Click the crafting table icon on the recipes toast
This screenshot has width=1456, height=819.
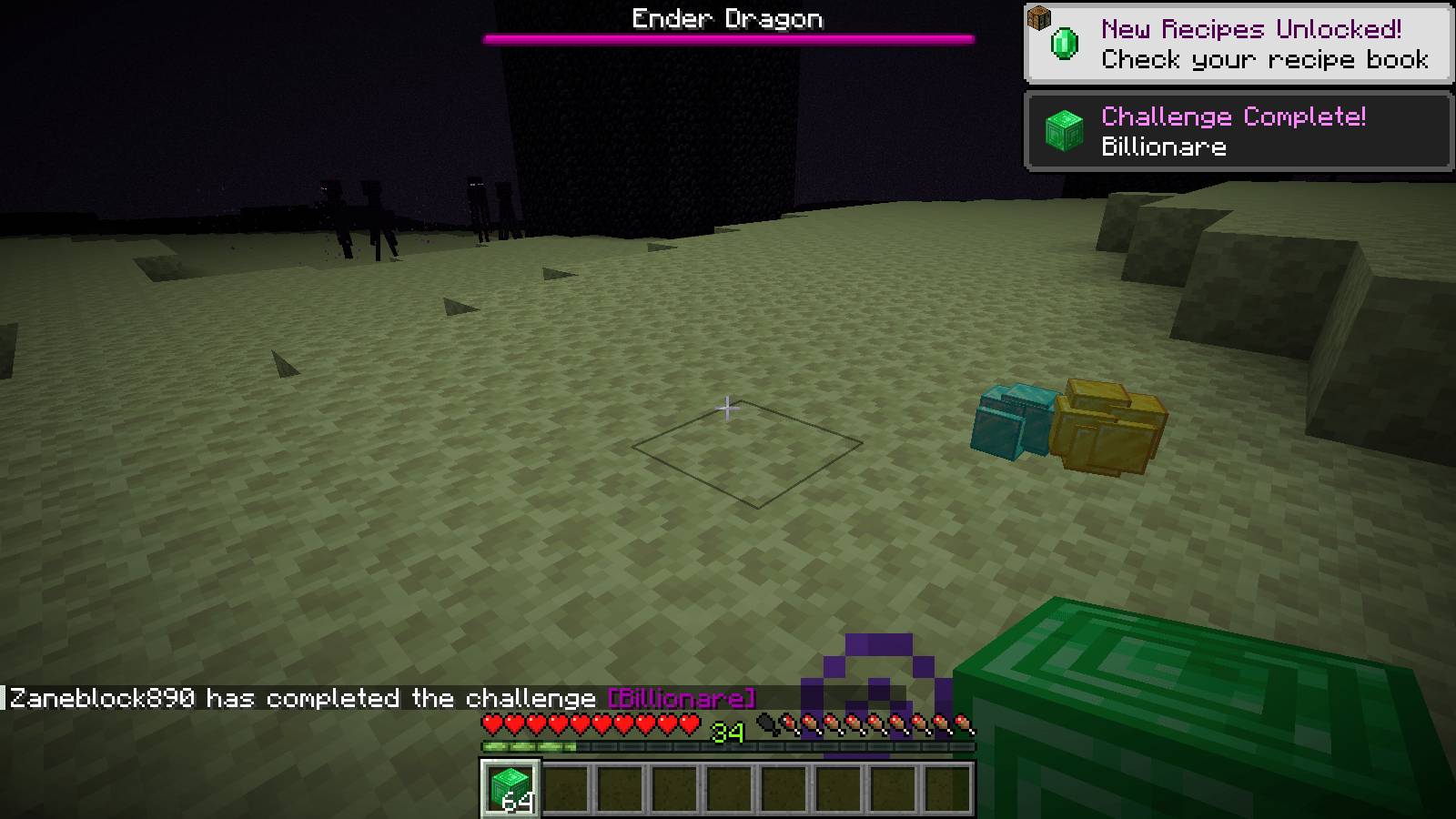1040,18
